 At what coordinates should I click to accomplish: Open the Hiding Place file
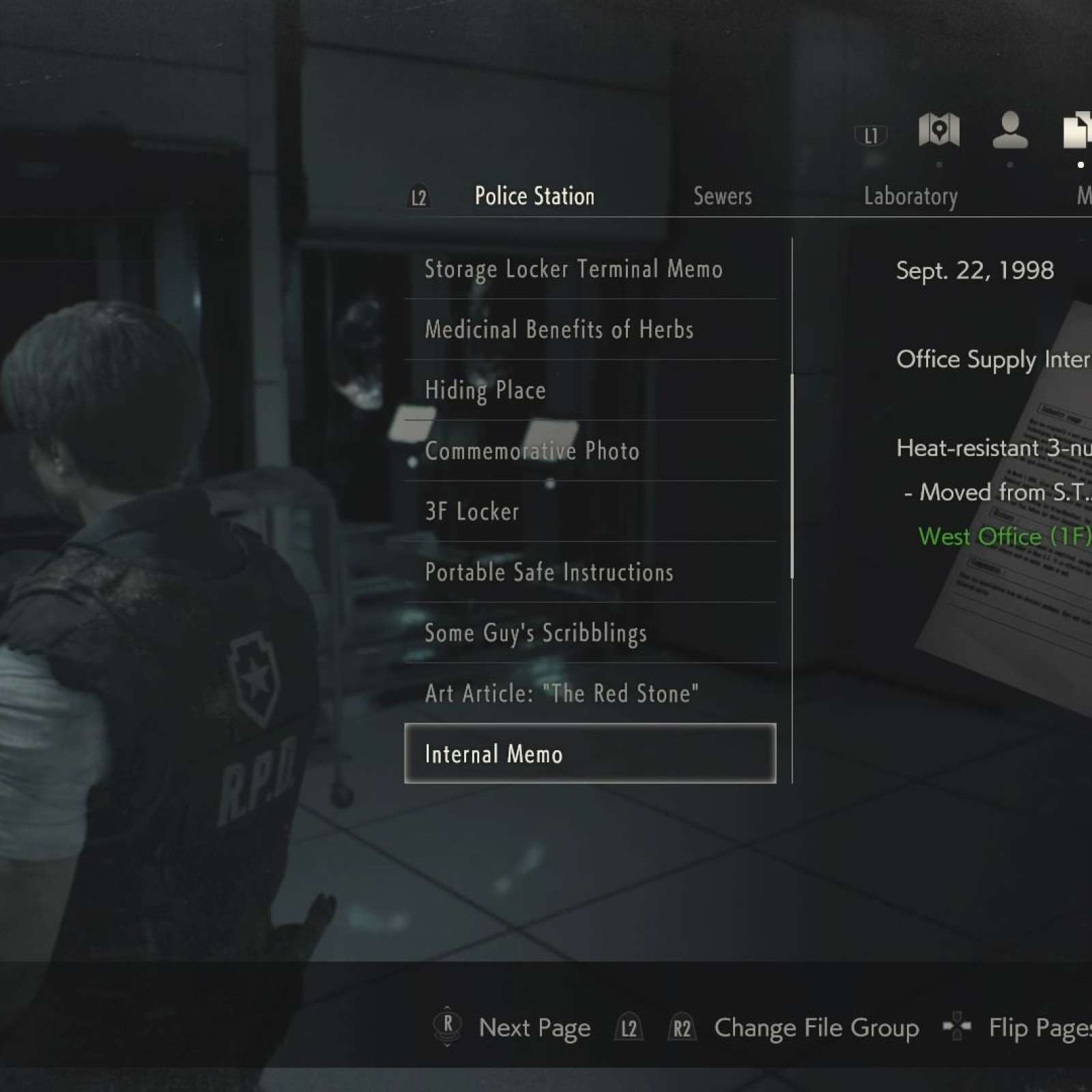coord(485,390)
